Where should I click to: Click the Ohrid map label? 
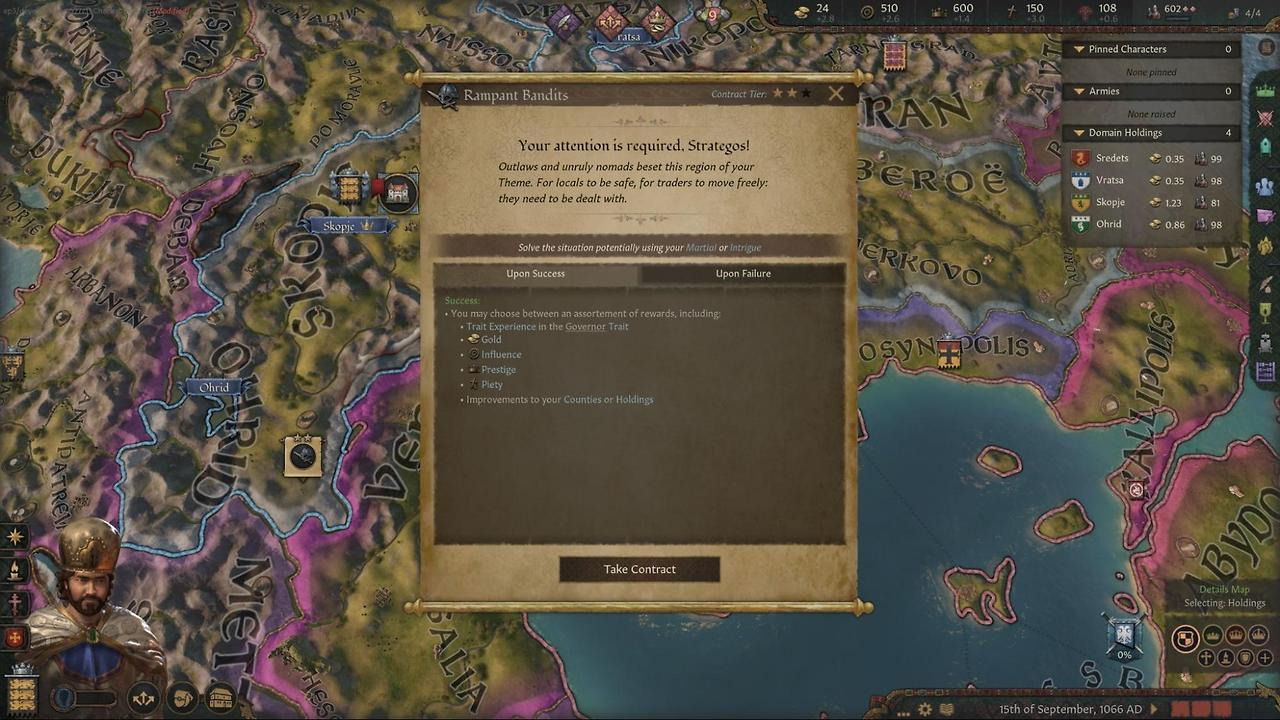click(x=214, y=387)
